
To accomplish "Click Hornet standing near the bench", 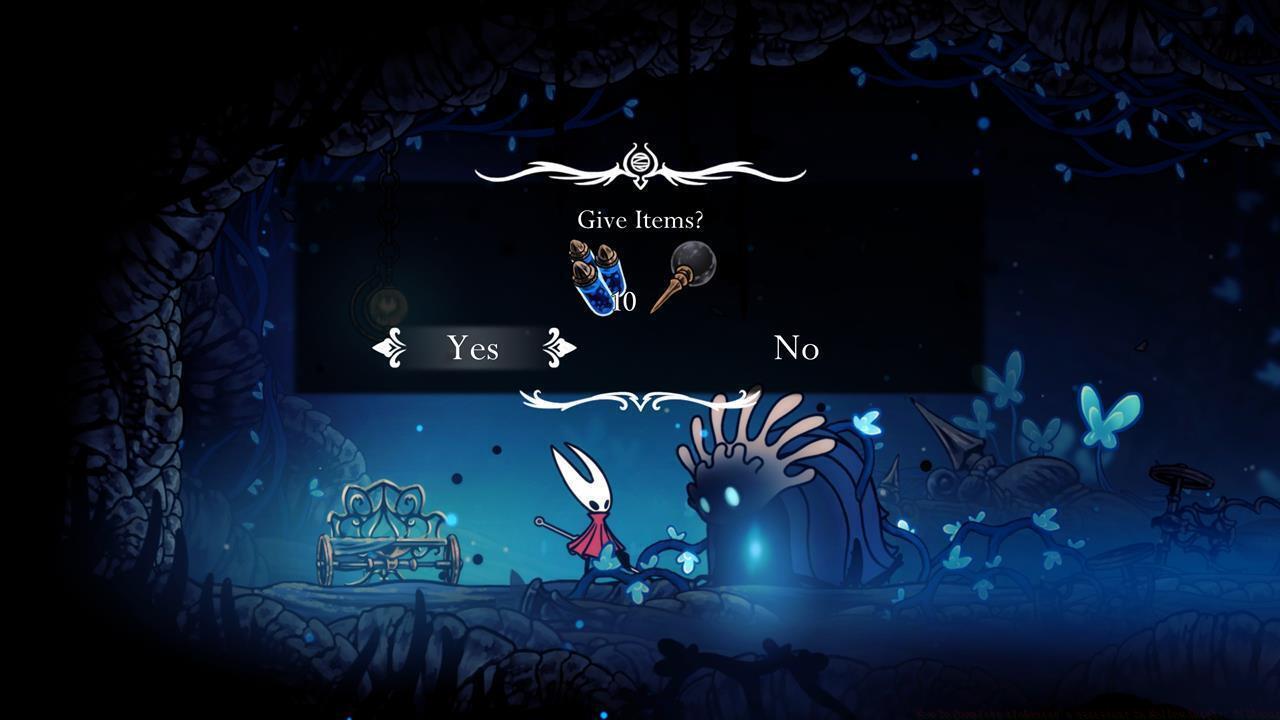I will pyautogui.click(x=590, y=520).
